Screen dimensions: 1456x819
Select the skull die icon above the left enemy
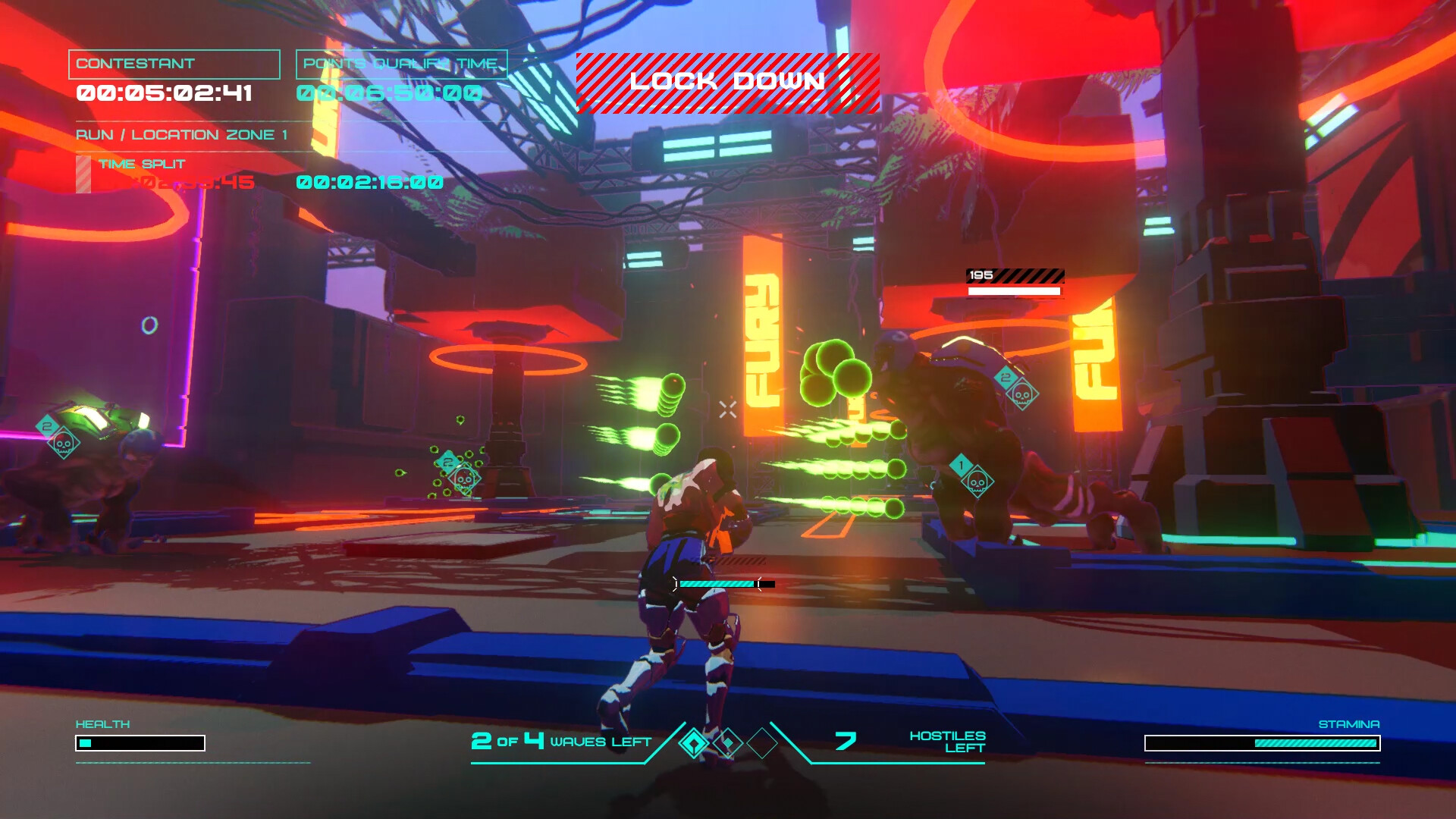[x=62, y=443]
